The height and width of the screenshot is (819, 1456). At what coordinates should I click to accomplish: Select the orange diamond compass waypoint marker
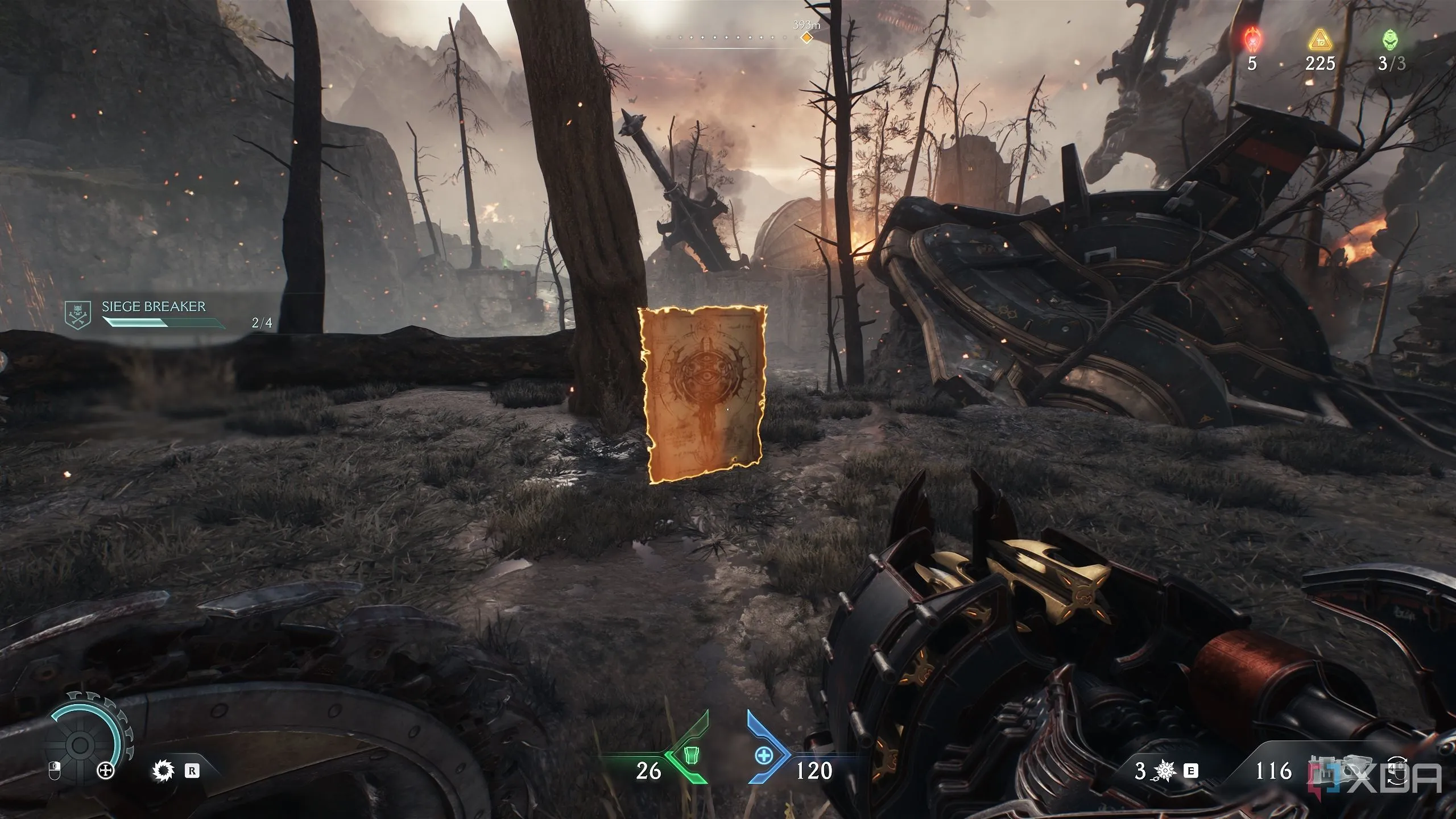tap(806, 38)
